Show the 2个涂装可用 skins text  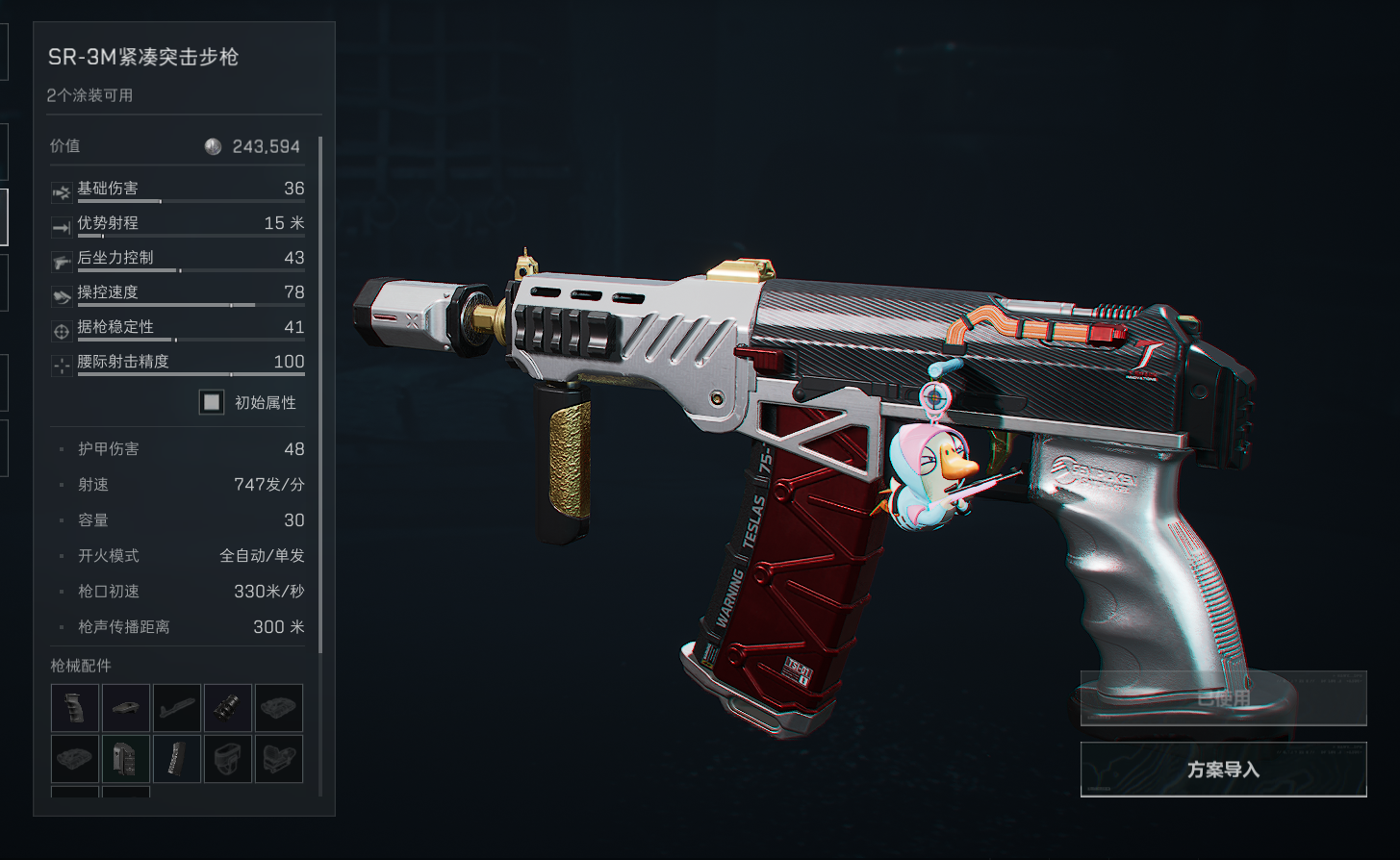coord(89,95)
